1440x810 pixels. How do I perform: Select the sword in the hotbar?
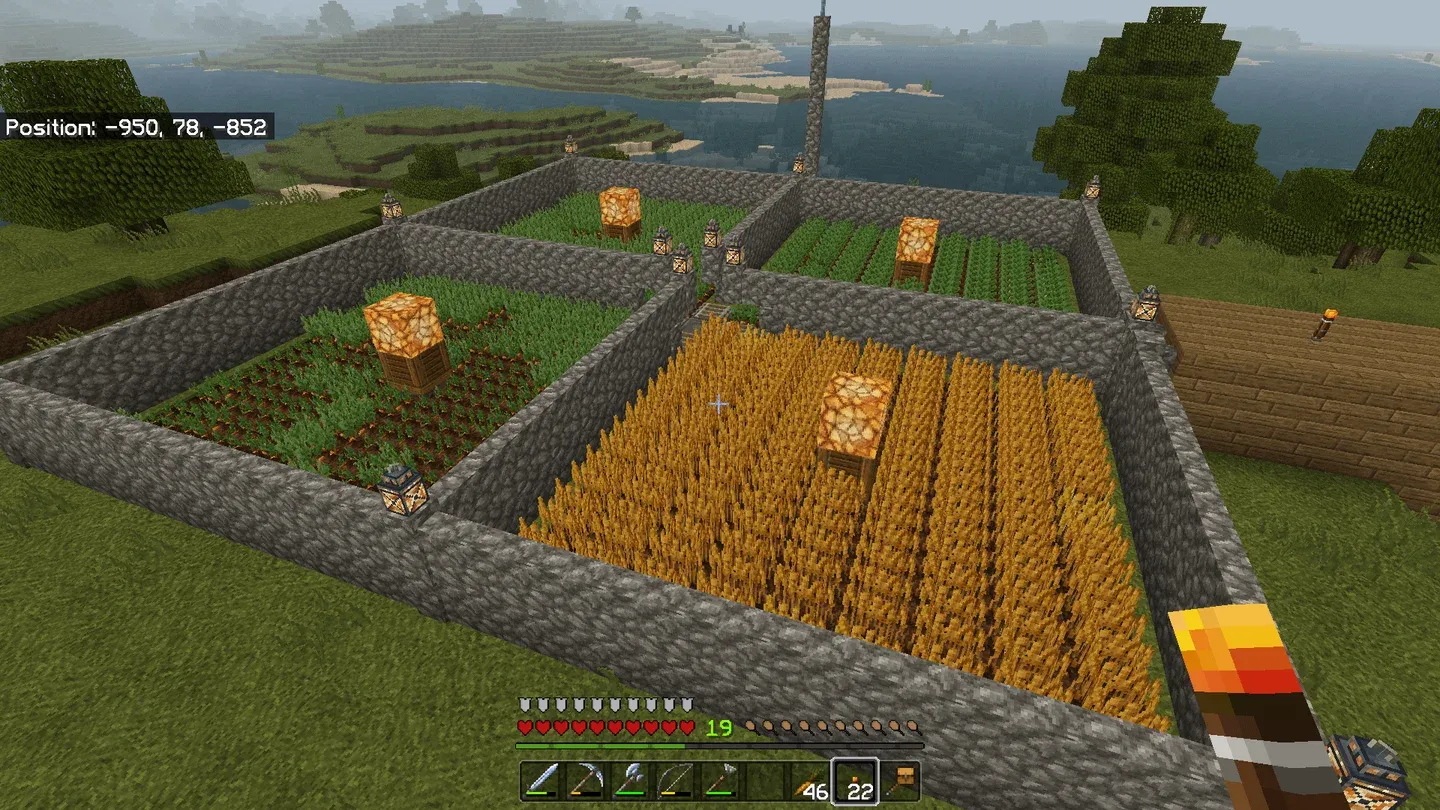pyautogui.click(x=541, y=781)
